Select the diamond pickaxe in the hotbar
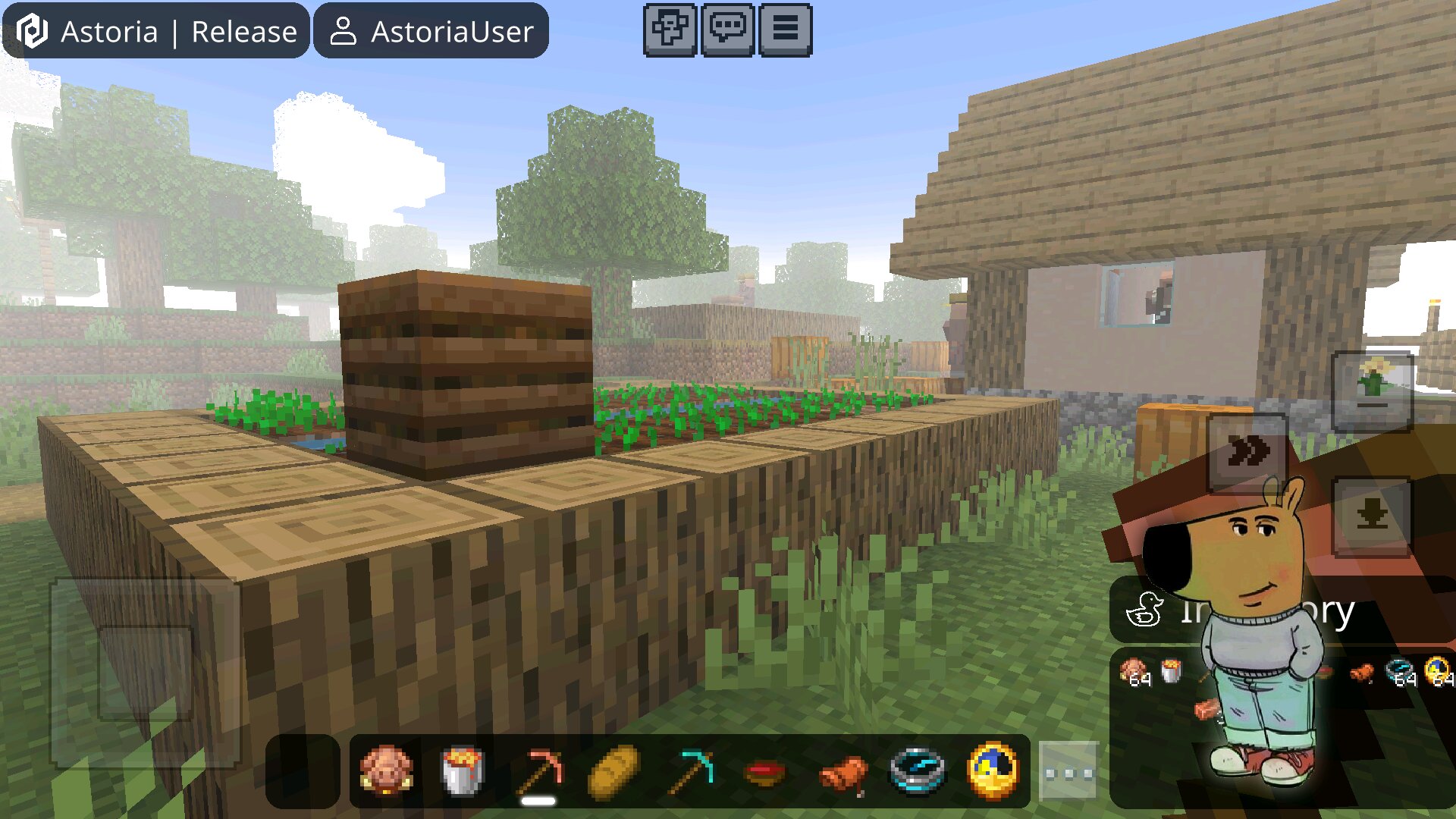 pos(692,770)
